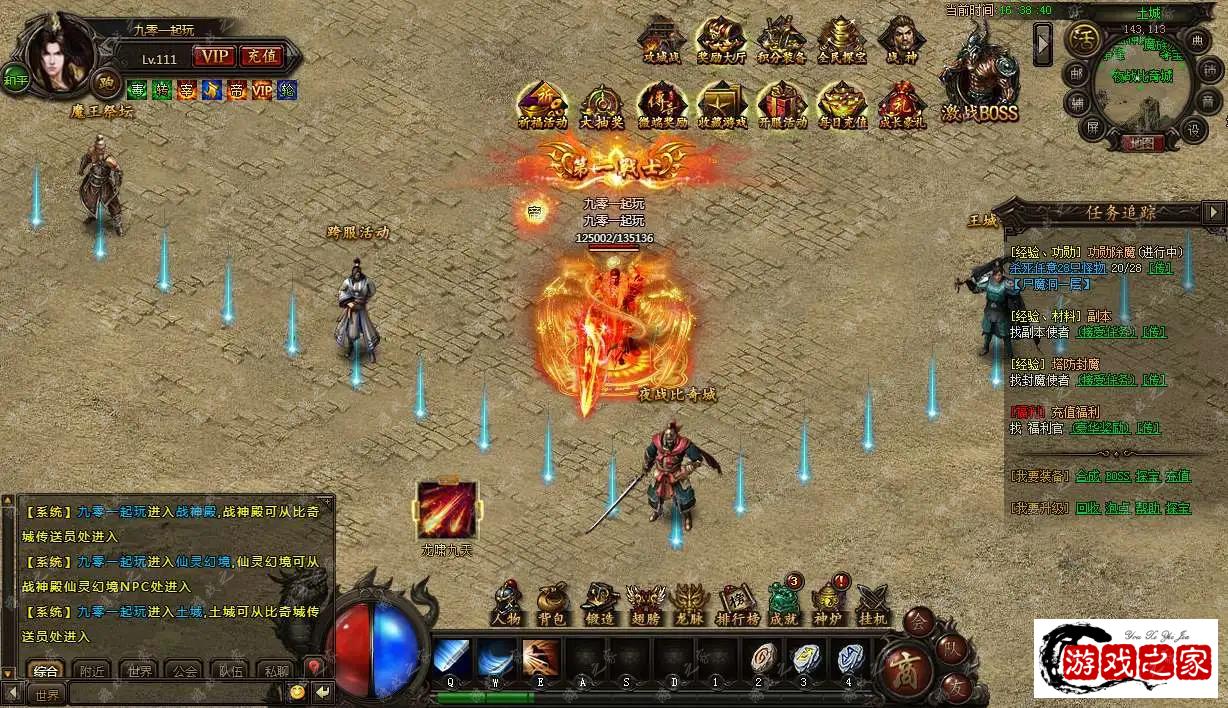
Task: Open the 排行榜 ranking menu
Action: (738, 603)
